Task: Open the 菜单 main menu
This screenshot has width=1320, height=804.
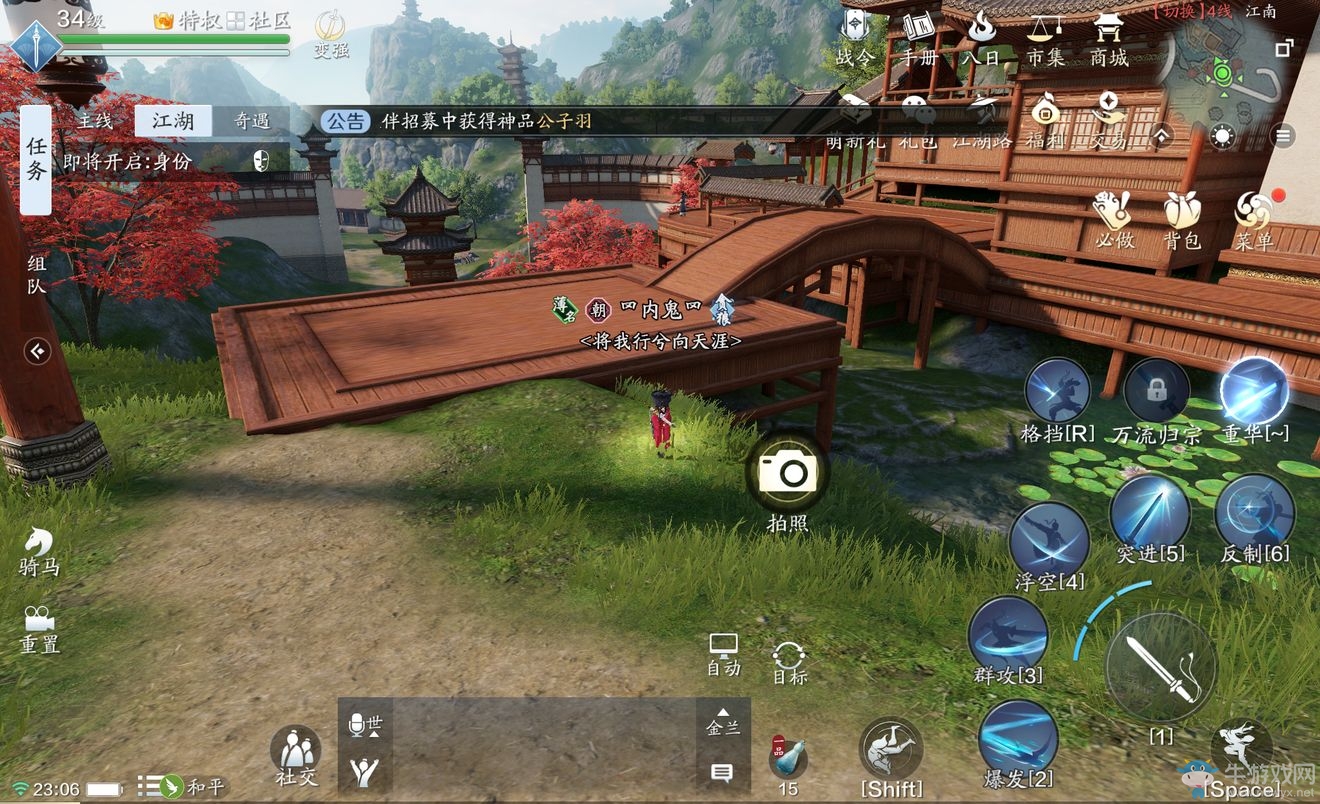Action: coord(1253,220)
